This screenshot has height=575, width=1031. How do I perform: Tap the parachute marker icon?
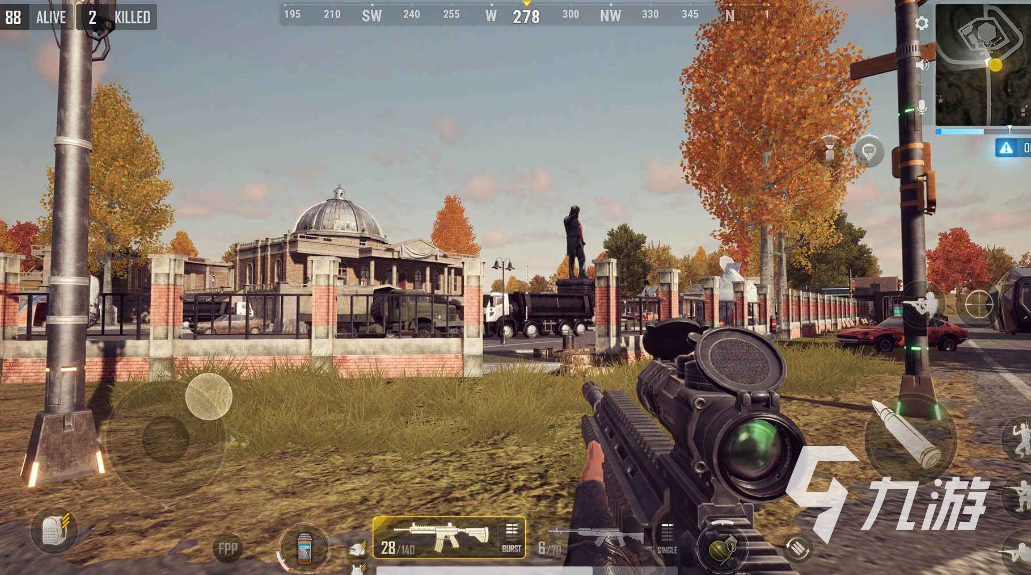pos(829,150)
